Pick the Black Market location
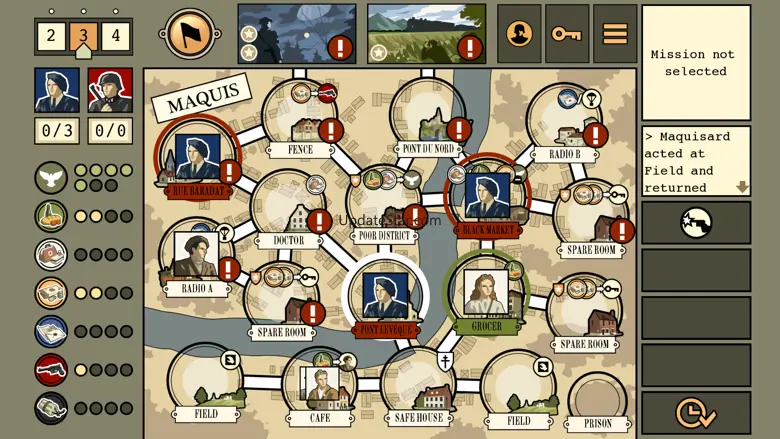The width and height of the screenshot is (780, 439). coord(487,197)
